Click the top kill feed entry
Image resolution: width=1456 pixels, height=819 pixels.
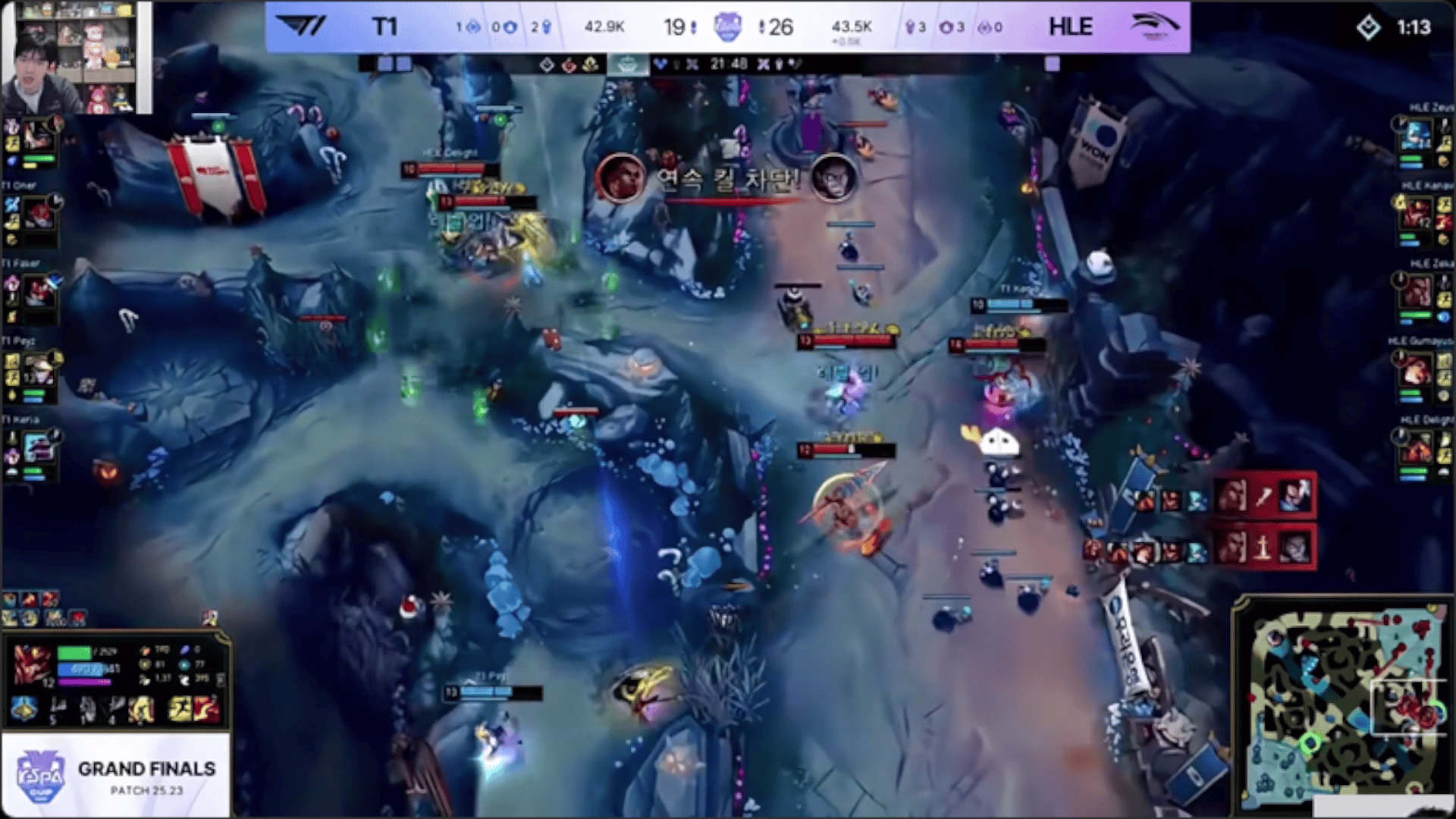pyautogui.click(x=1263, y=497)
